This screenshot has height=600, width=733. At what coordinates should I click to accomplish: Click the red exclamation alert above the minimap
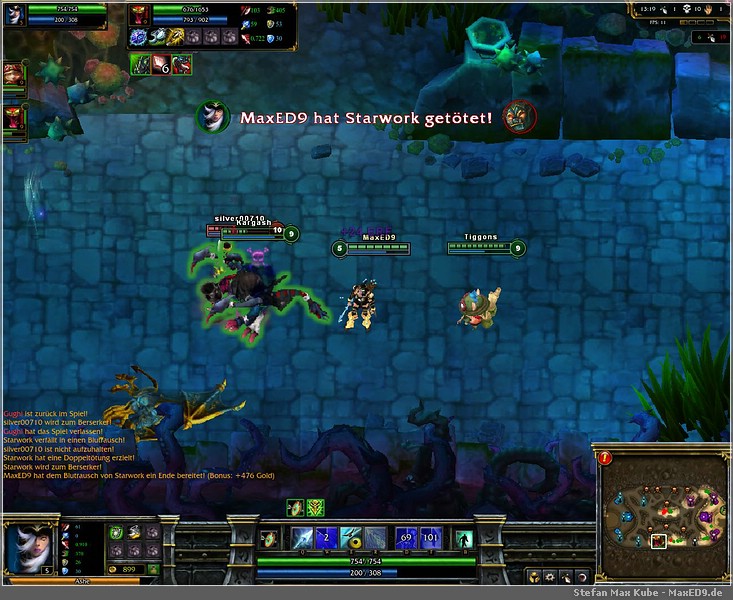coord(606,458)
